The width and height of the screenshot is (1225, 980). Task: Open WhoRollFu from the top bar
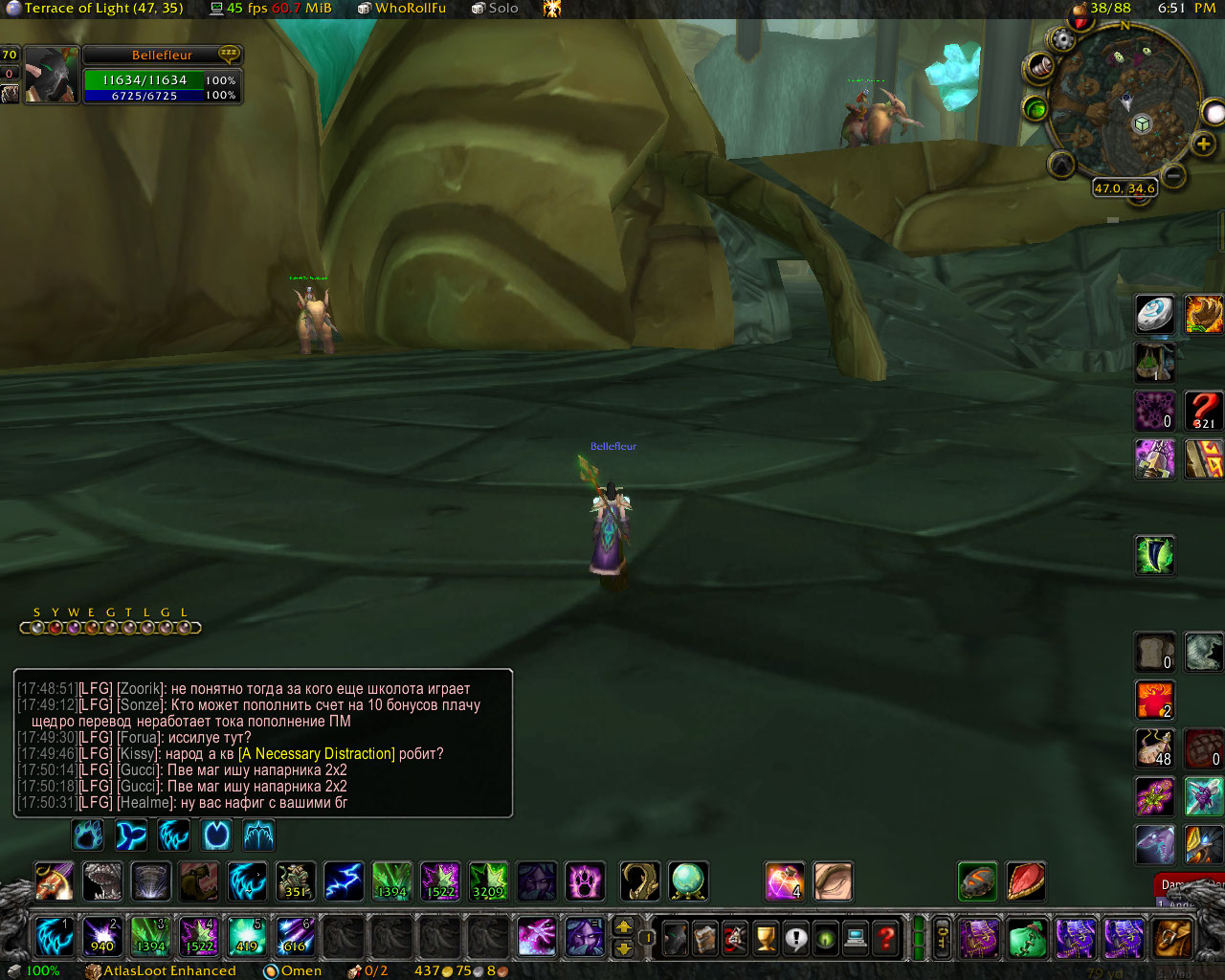coord(410,8)
